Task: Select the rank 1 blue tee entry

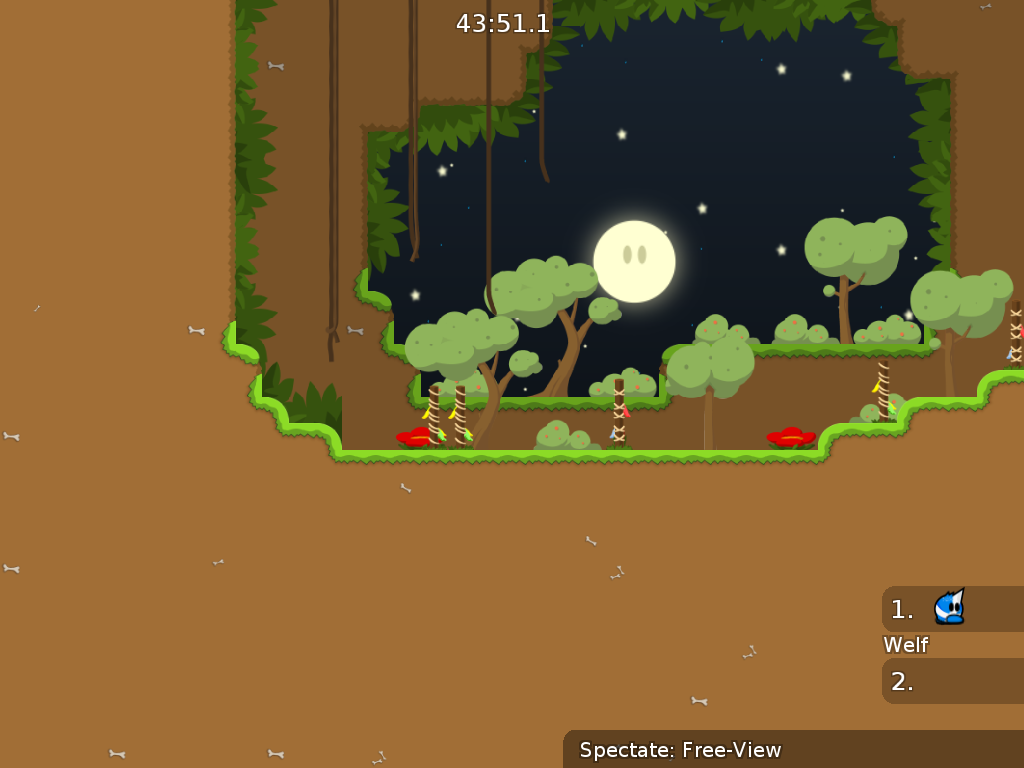Action: click(951, 608)
